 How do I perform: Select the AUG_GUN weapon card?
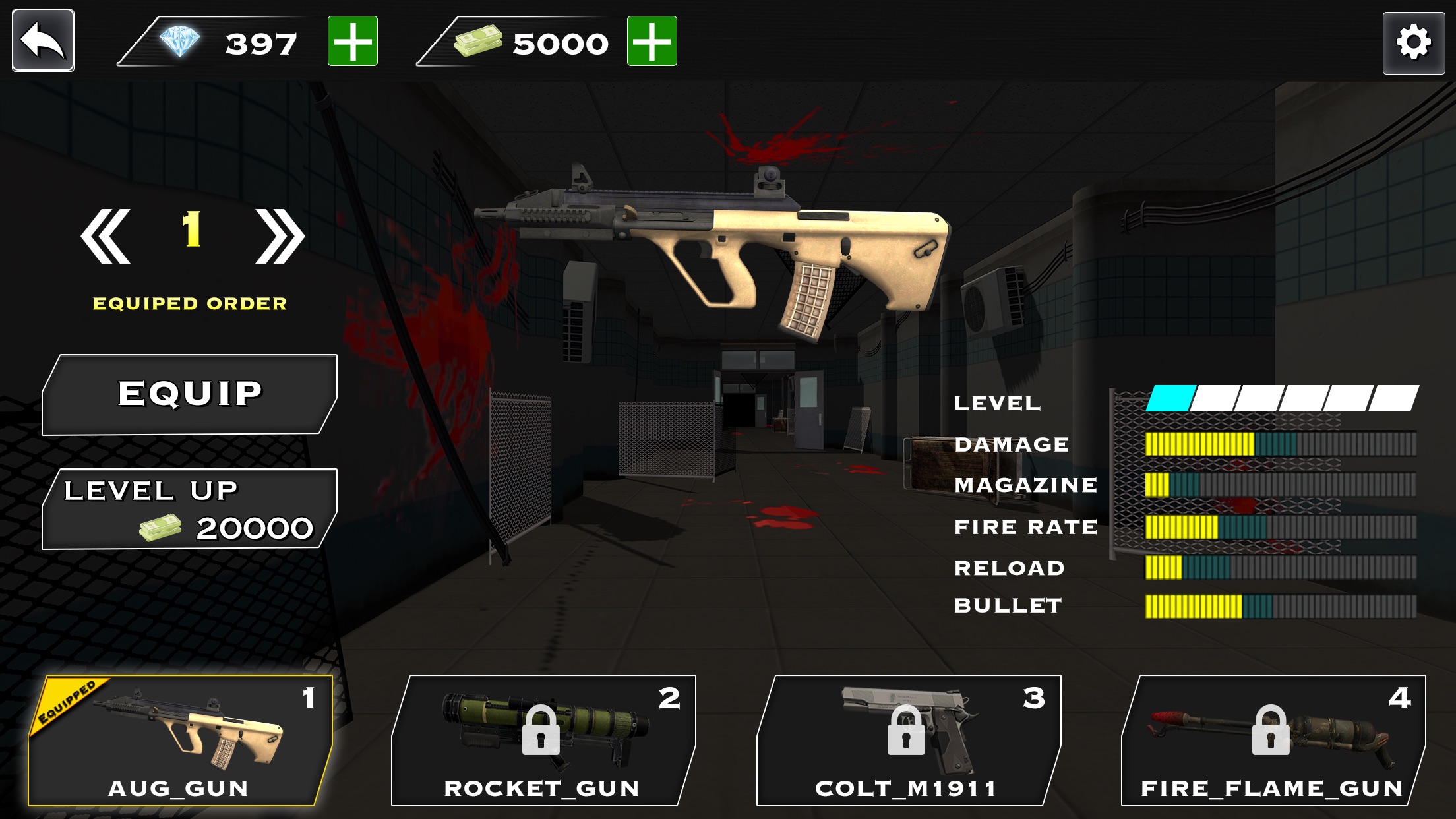(179, 740)
